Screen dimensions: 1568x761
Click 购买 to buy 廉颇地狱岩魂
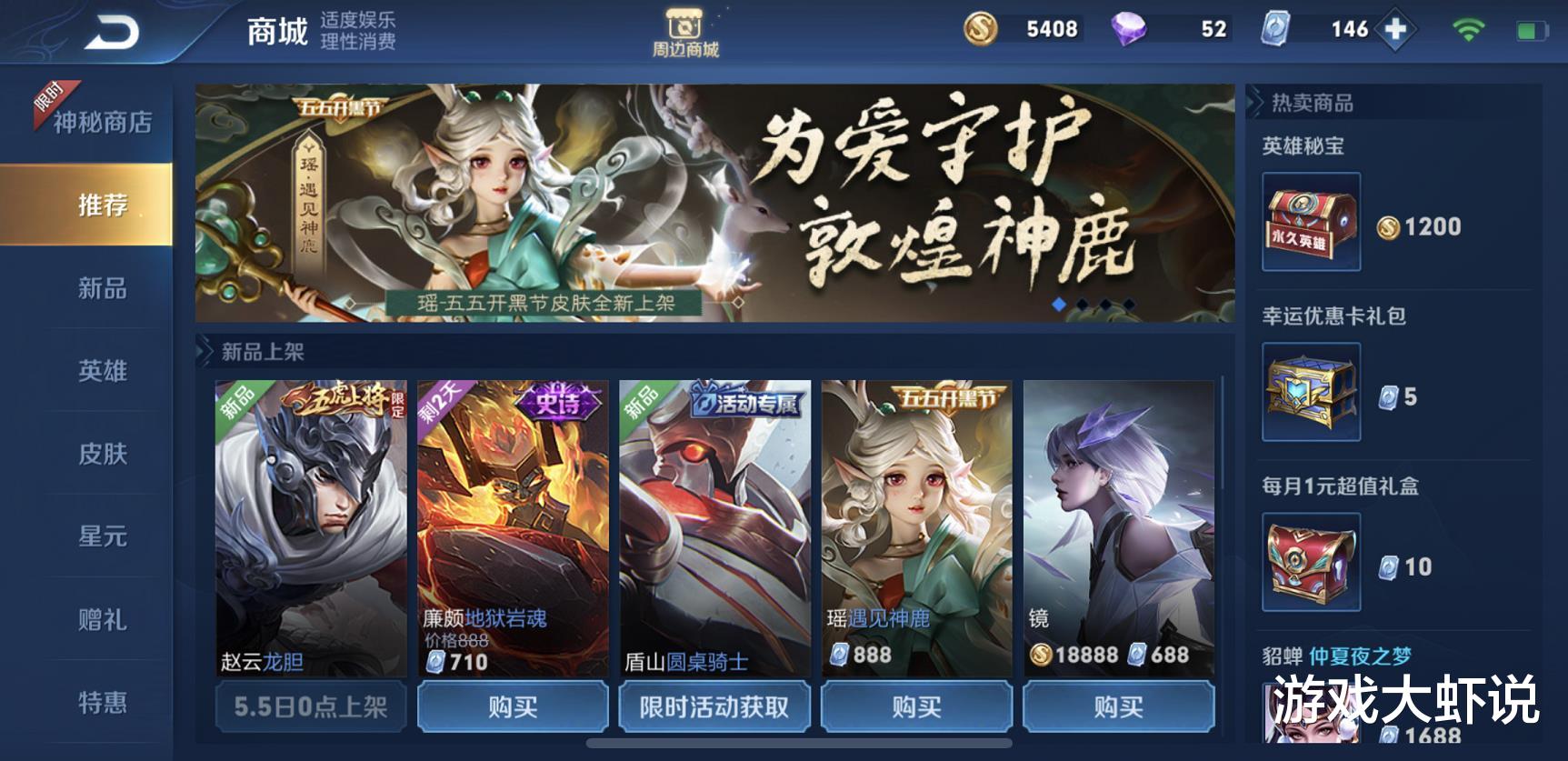(x=512, y=706)
